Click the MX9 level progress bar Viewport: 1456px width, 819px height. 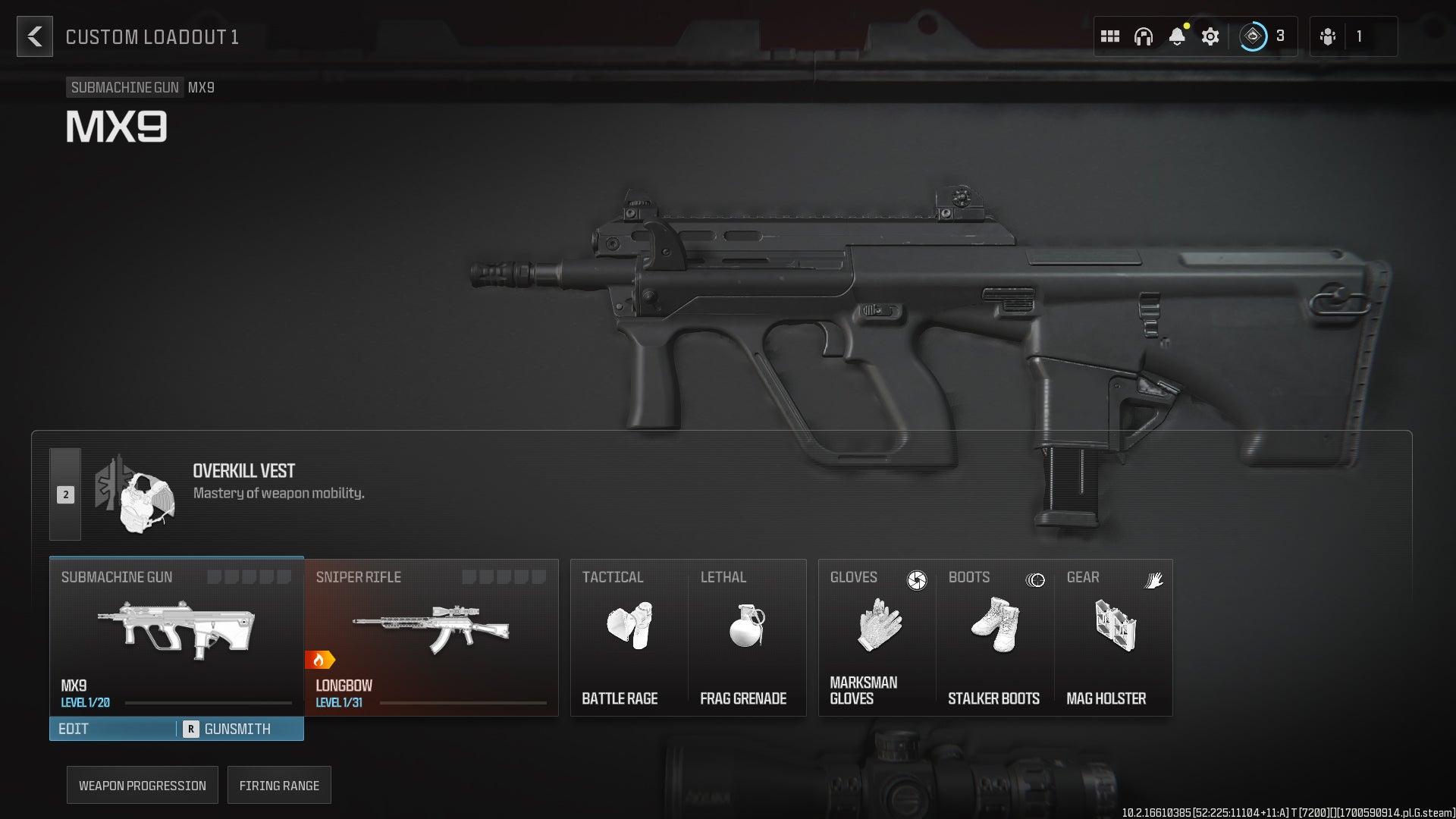(206, 703)
